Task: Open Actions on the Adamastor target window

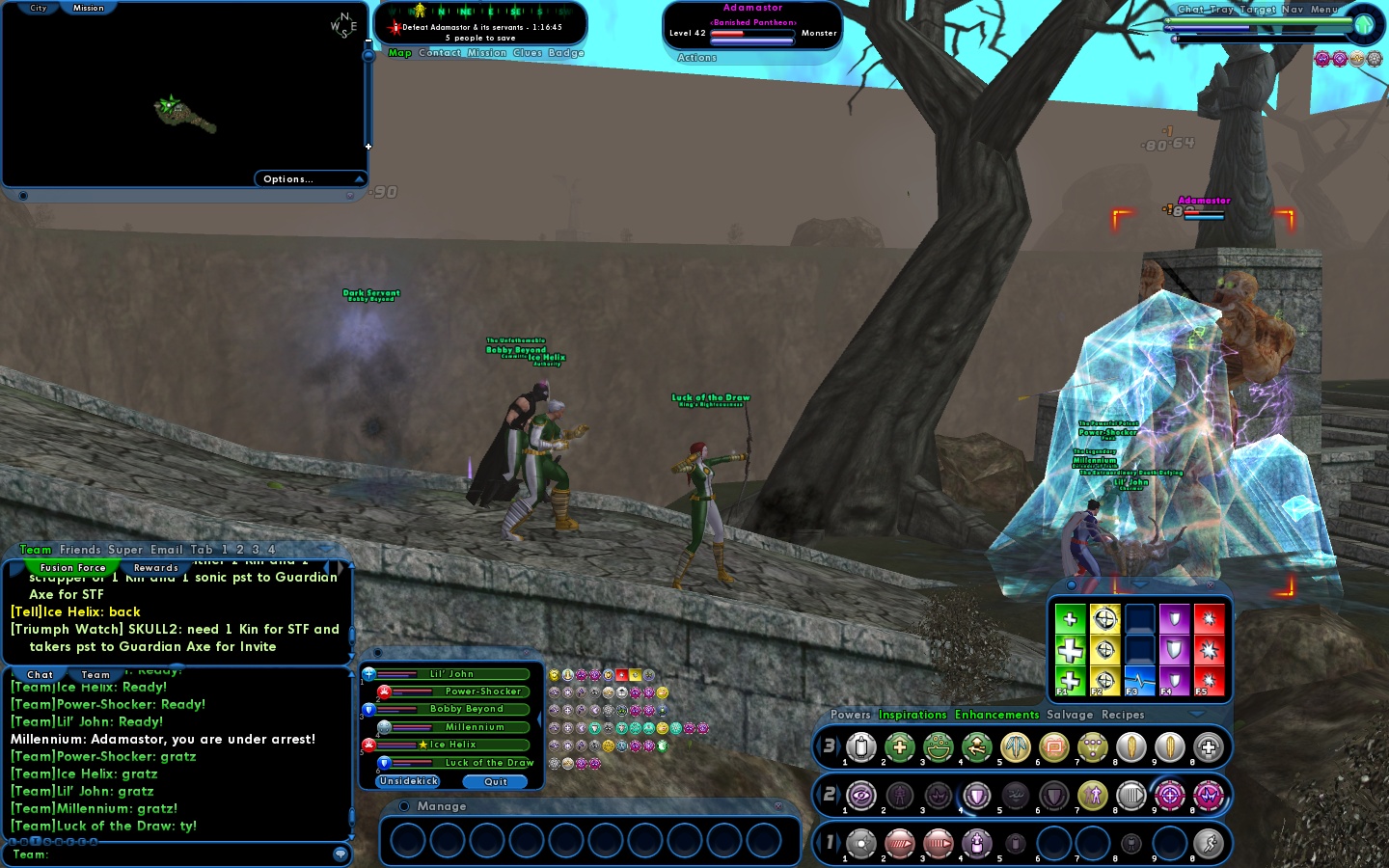Action: 696,58
